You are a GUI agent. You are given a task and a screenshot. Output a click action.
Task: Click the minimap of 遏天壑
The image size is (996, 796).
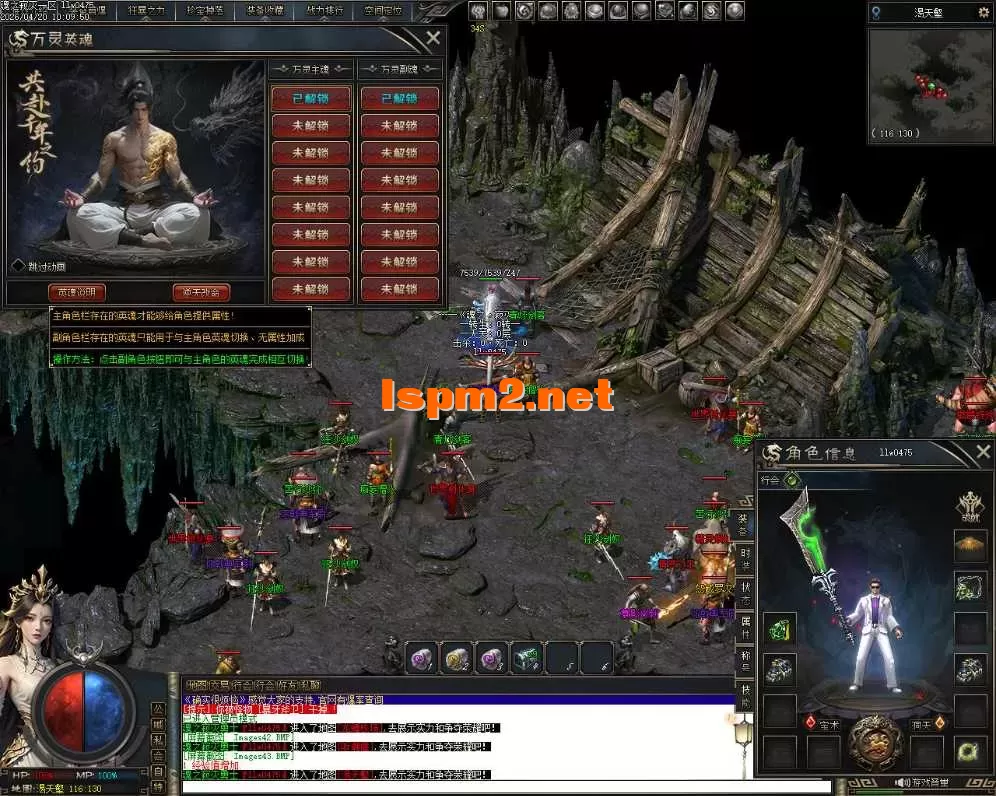[x=927, y=82]
